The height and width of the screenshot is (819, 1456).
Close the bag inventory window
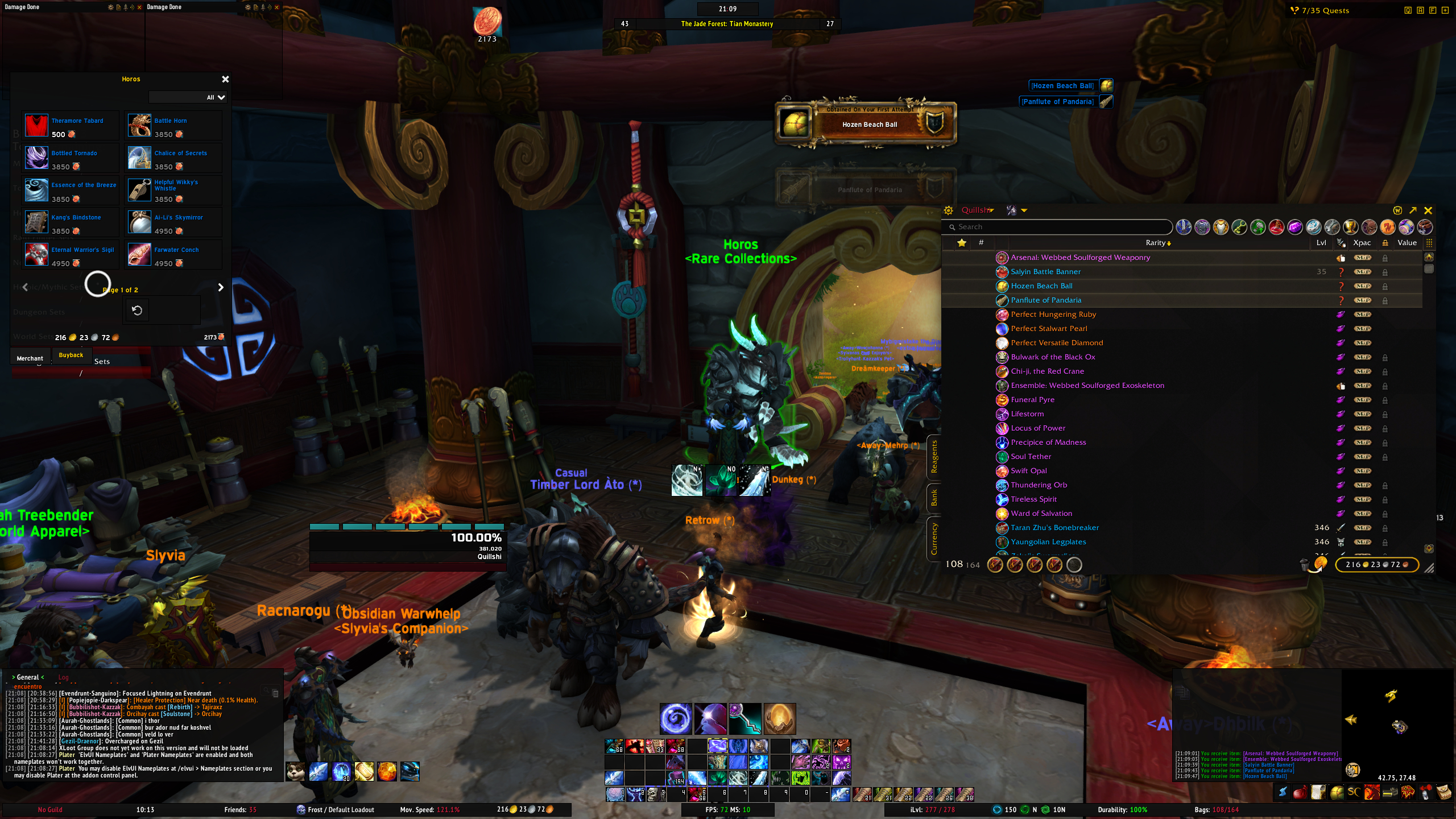pyautogui.click(x=1428, y=210)
